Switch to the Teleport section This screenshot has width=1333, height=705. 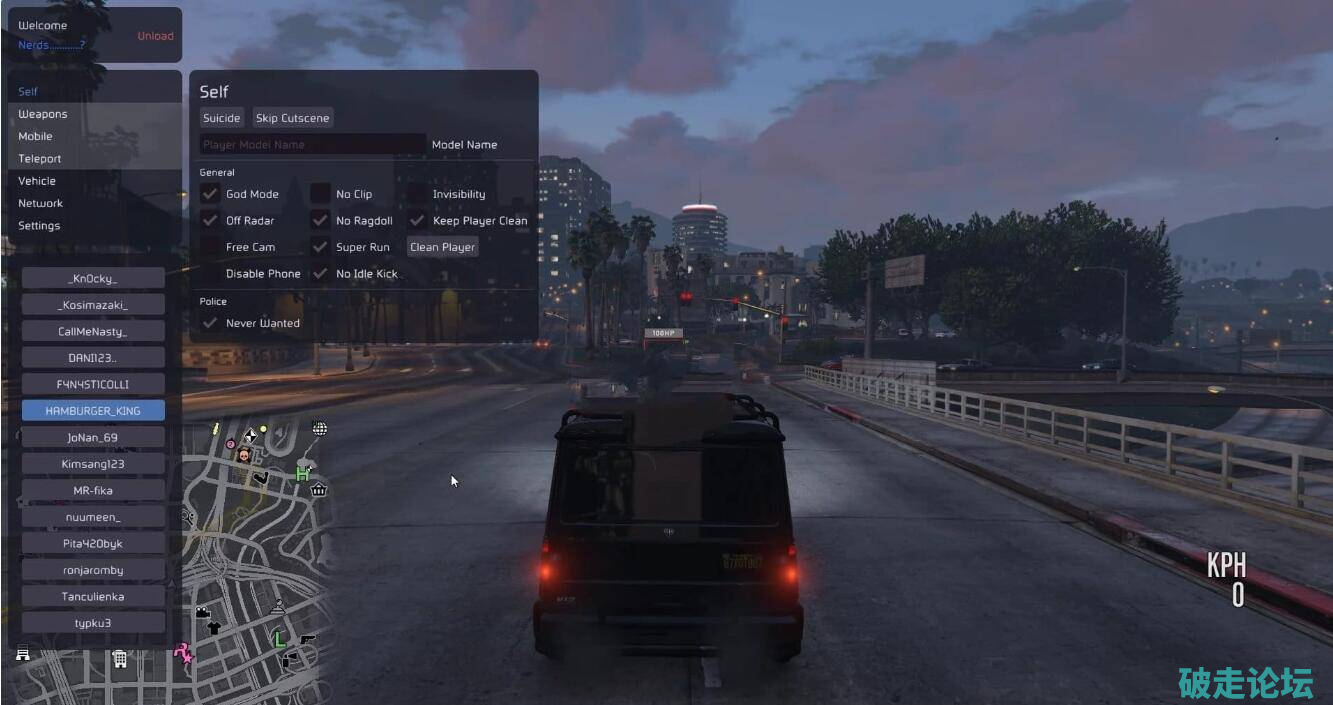tap(40, 159)
